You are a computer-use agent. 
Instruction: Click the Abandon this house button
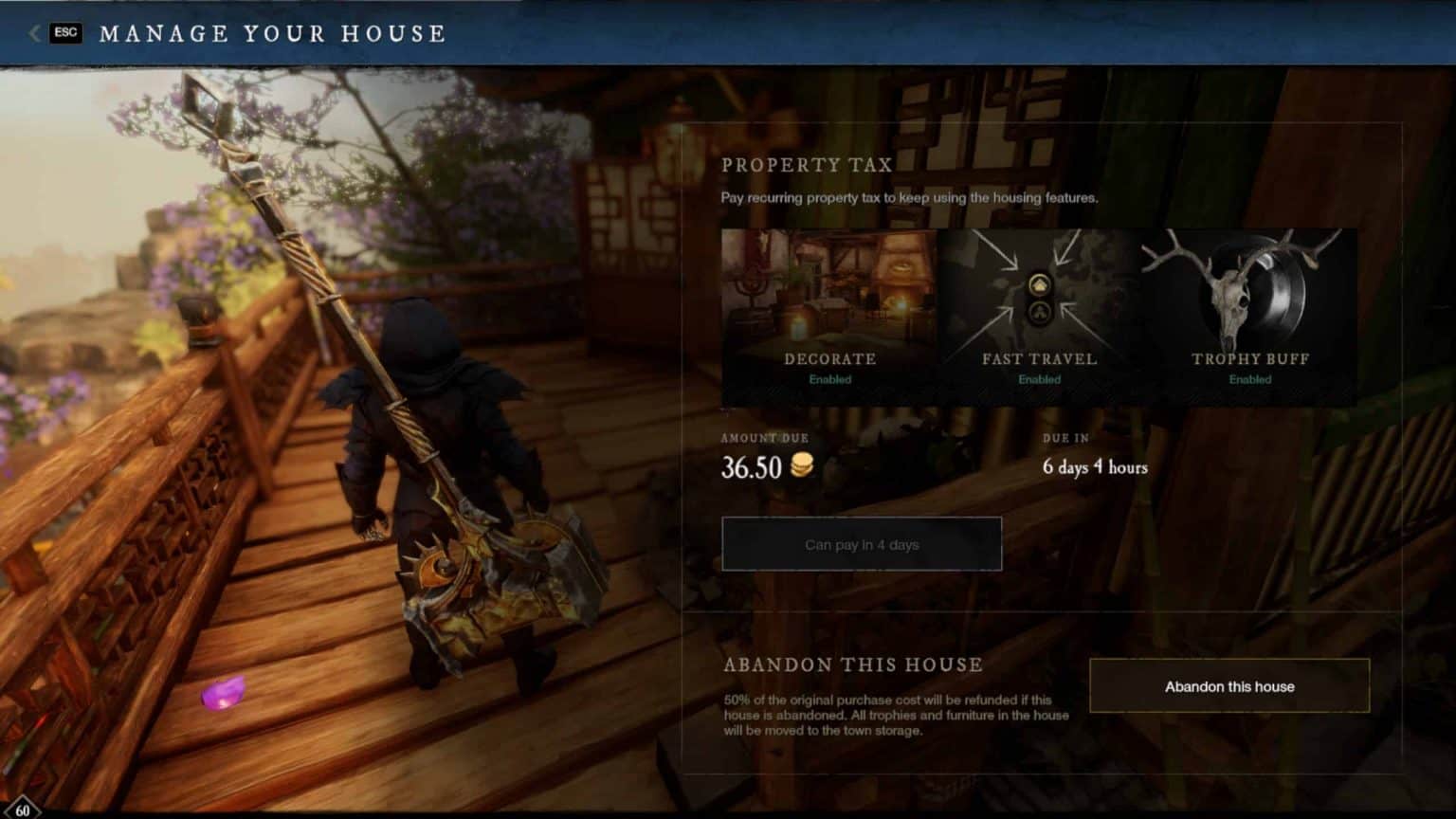click(1228, 685)
